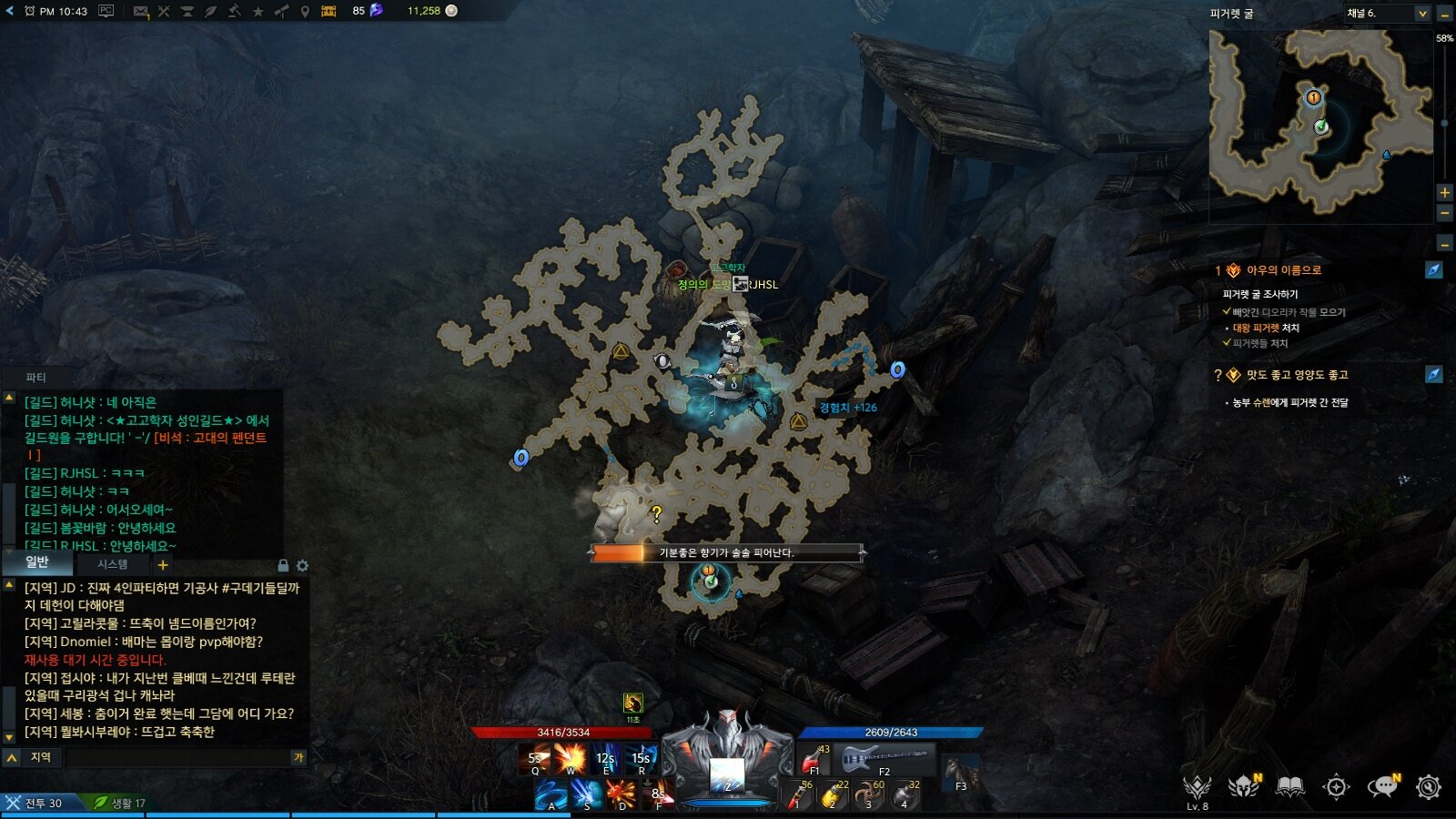Click the minimap of the cave
The width and height of the screenshot is (1456, 819).
[x=1319, y=123]
